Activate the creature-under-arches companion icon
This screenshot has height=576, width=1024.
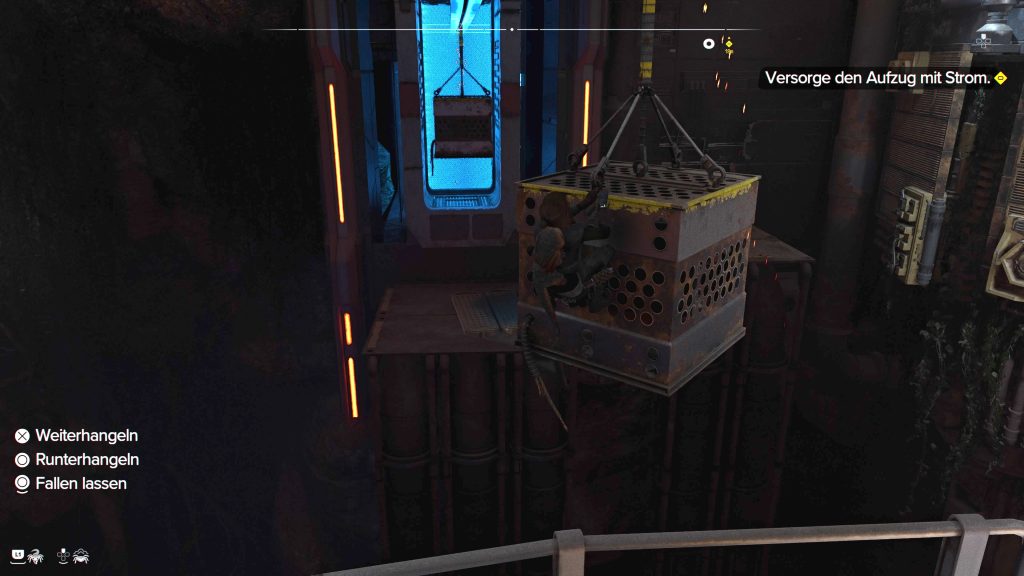click(80, 553)
